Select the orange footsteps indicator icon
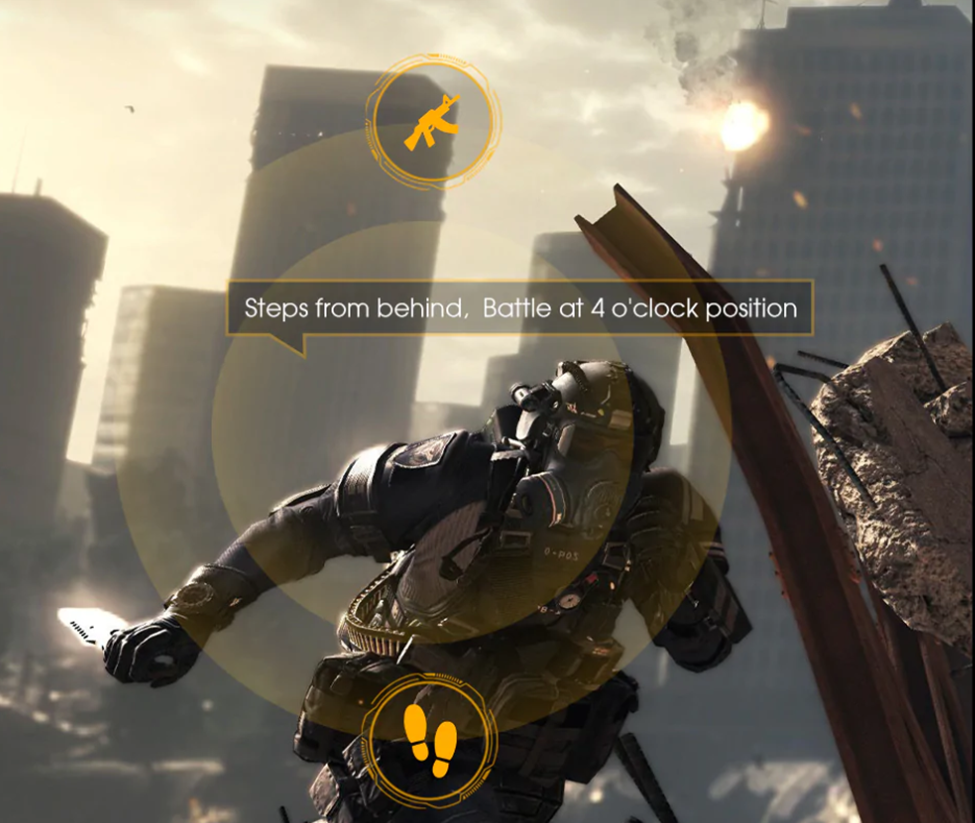This screenshot has width=975, height=823. coord(430,740)
